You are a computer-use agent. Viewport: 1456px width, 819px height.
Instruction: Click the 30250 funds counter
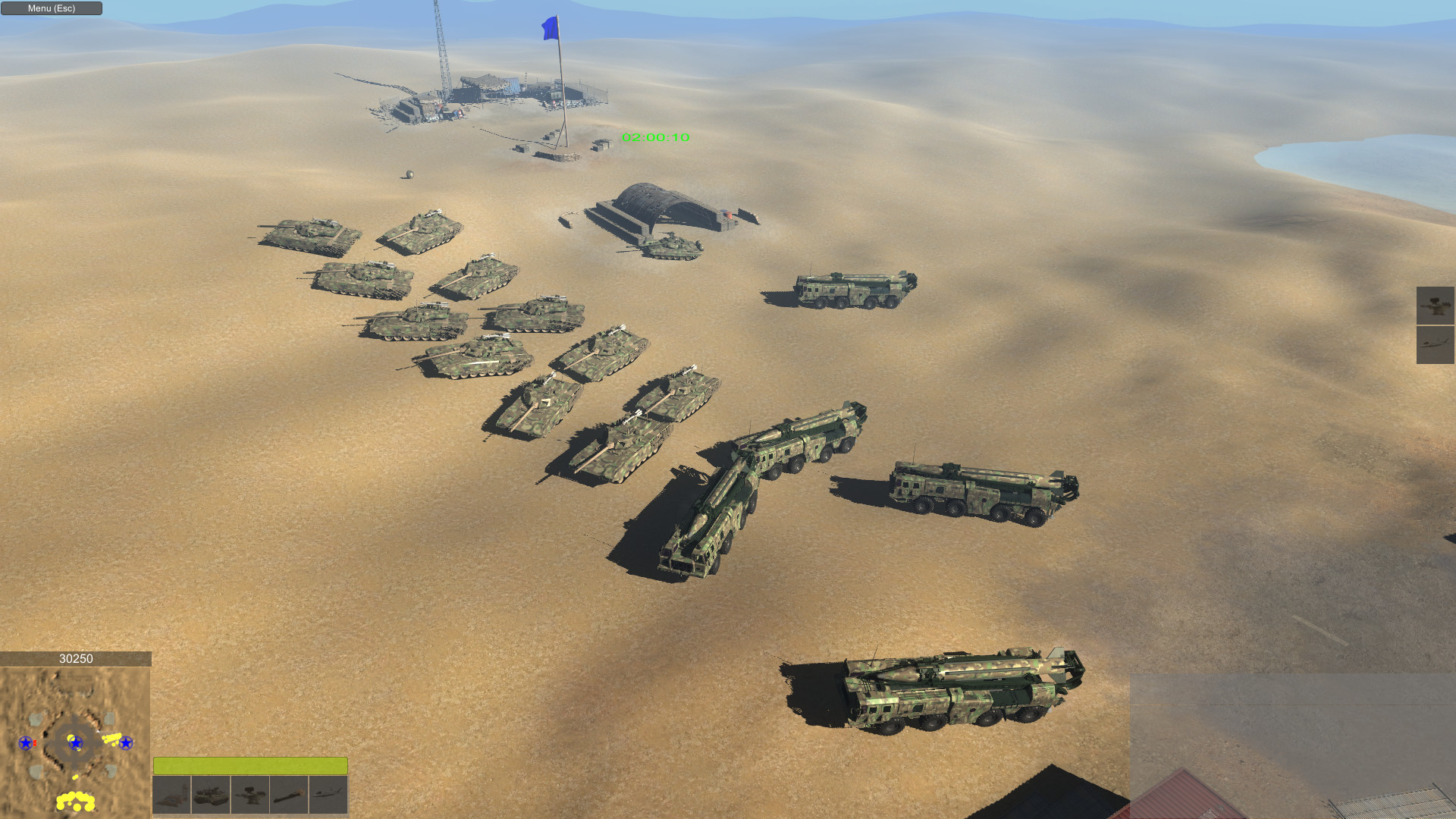(x=76, y=659)
